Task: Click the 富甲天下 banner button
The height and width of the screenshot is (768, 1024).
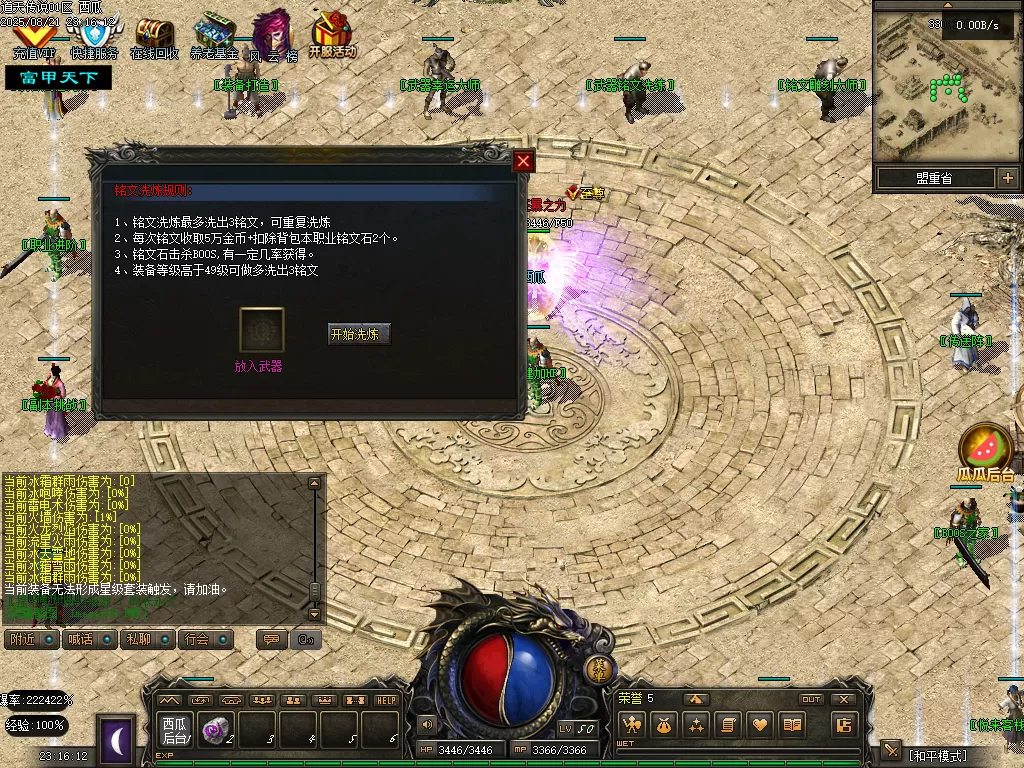Action: pyautogui.click(x=58, y=77)
